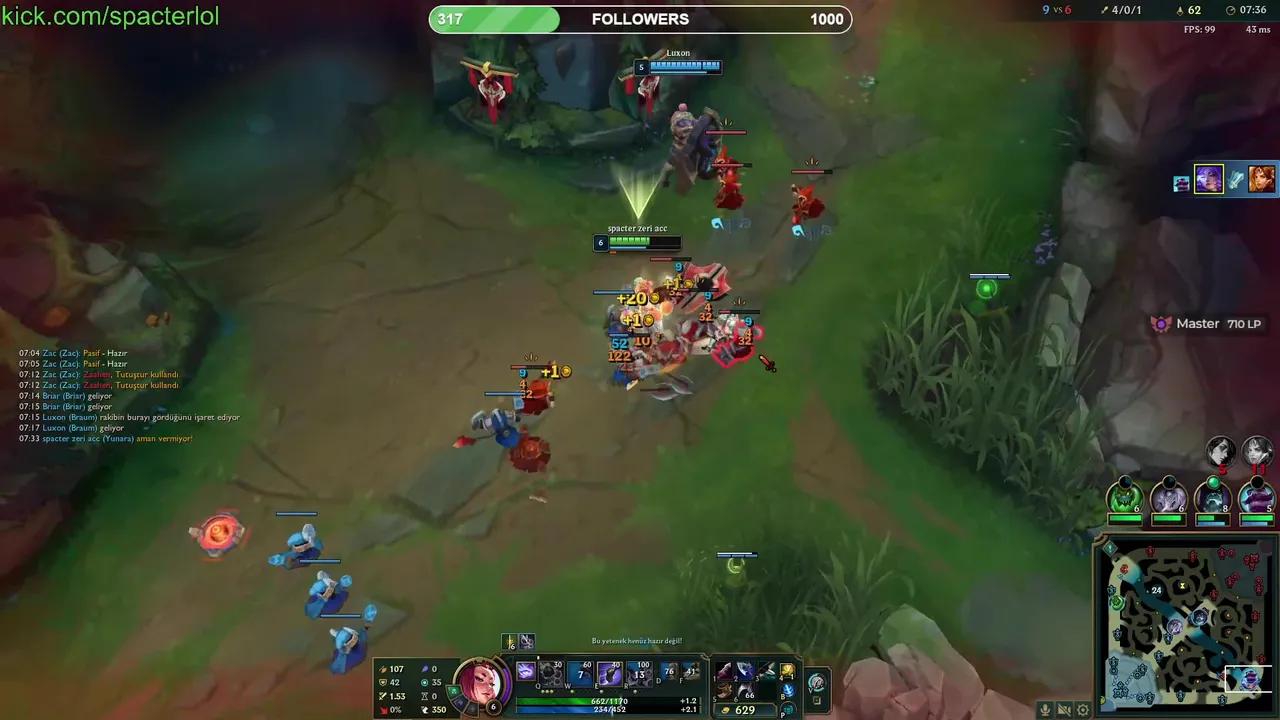Mute the microphone icon
Screen dimensions: 1280x720
coord(1045,709)
